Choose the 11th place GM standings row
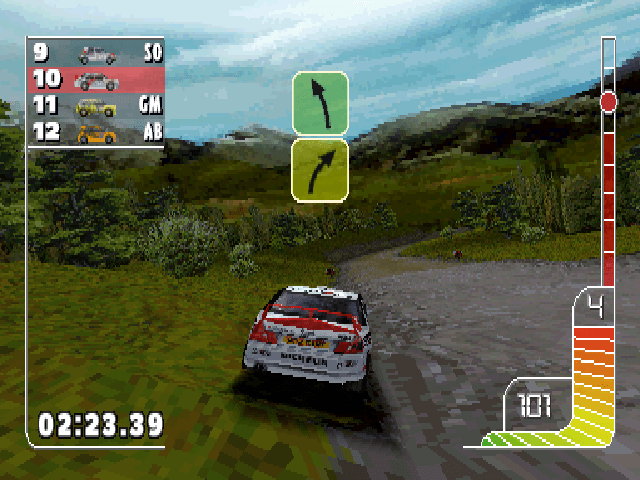Image resolution: width=640 pixels, height=480 pixels. click(x=97, y=106)
